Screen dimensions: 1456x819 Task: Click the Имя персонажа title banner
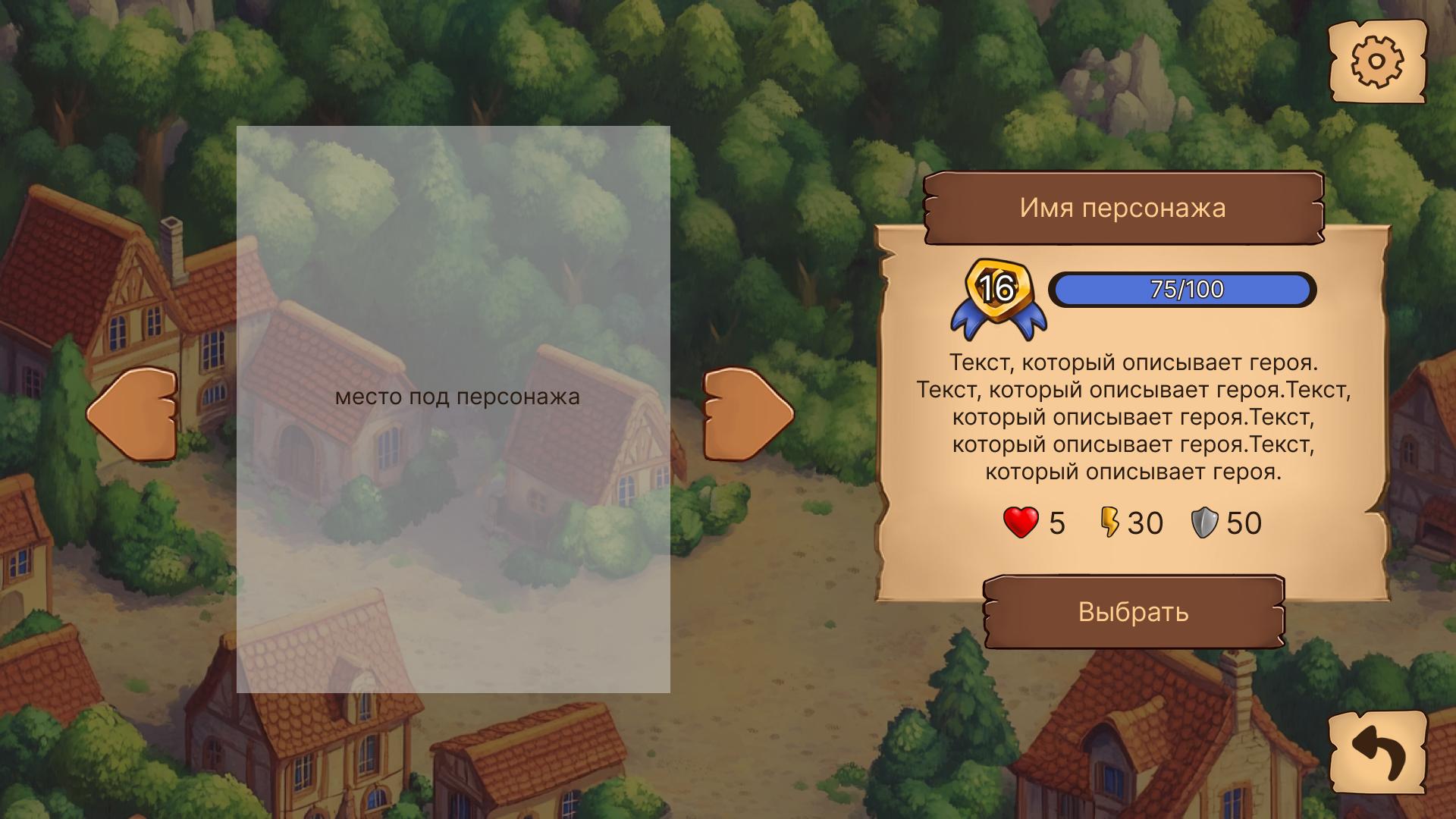(x=1122, y=209)
